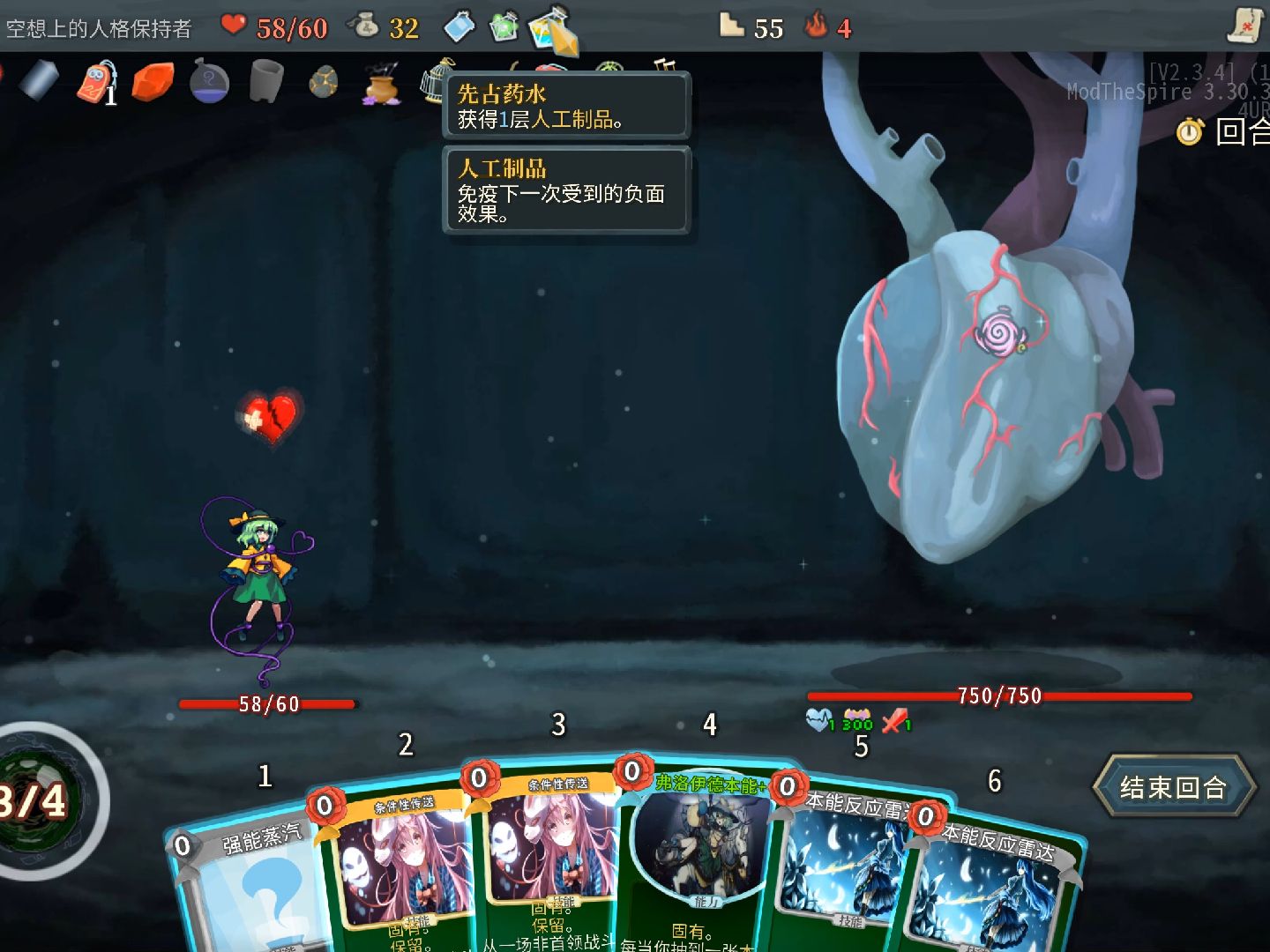Click the bird cage relic
Image resolution: width=1270 pixels, height=952 pixels.
[x=434, y=84]
